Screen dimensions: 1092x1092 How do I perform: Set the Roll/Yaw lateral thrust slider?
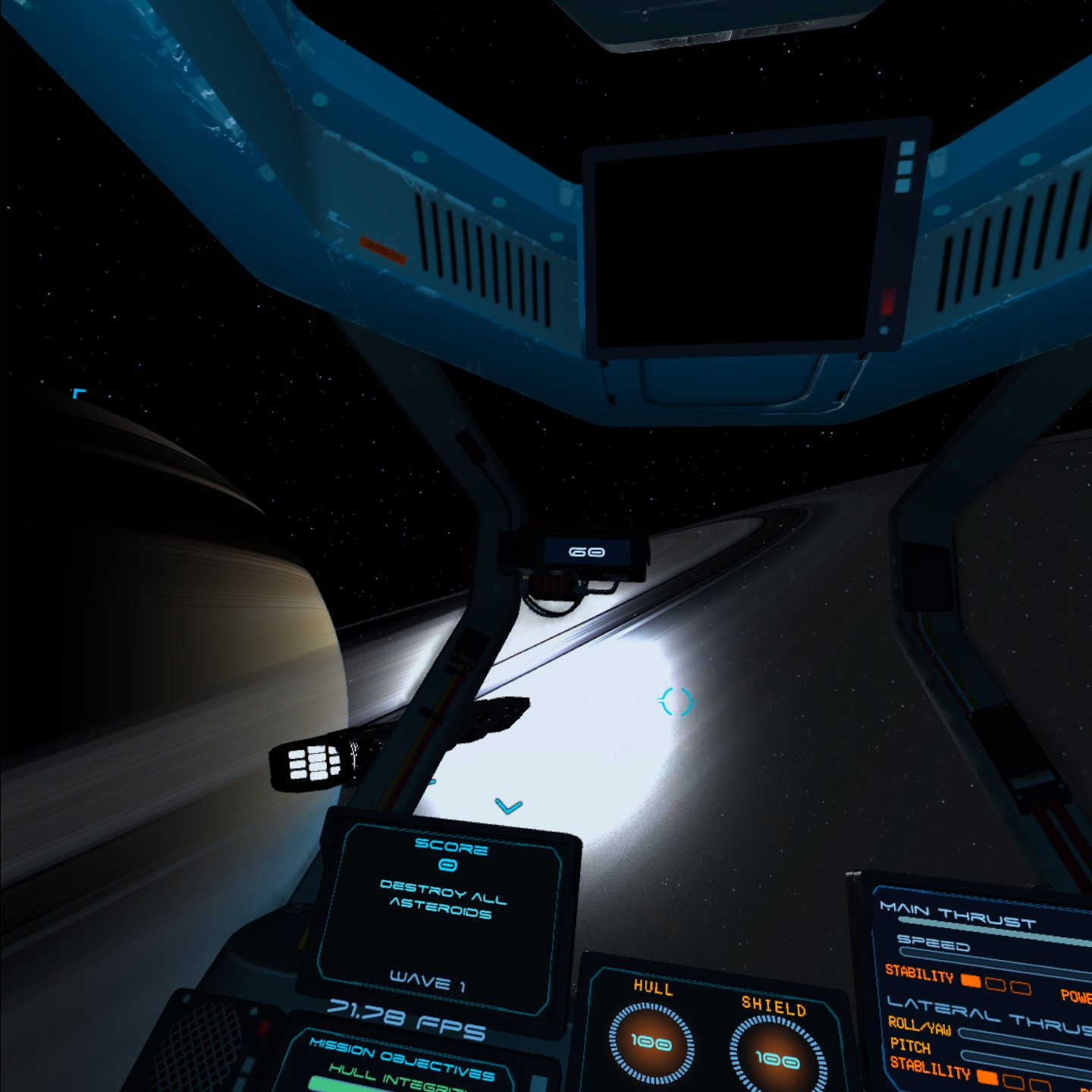coord(1024,1036)
